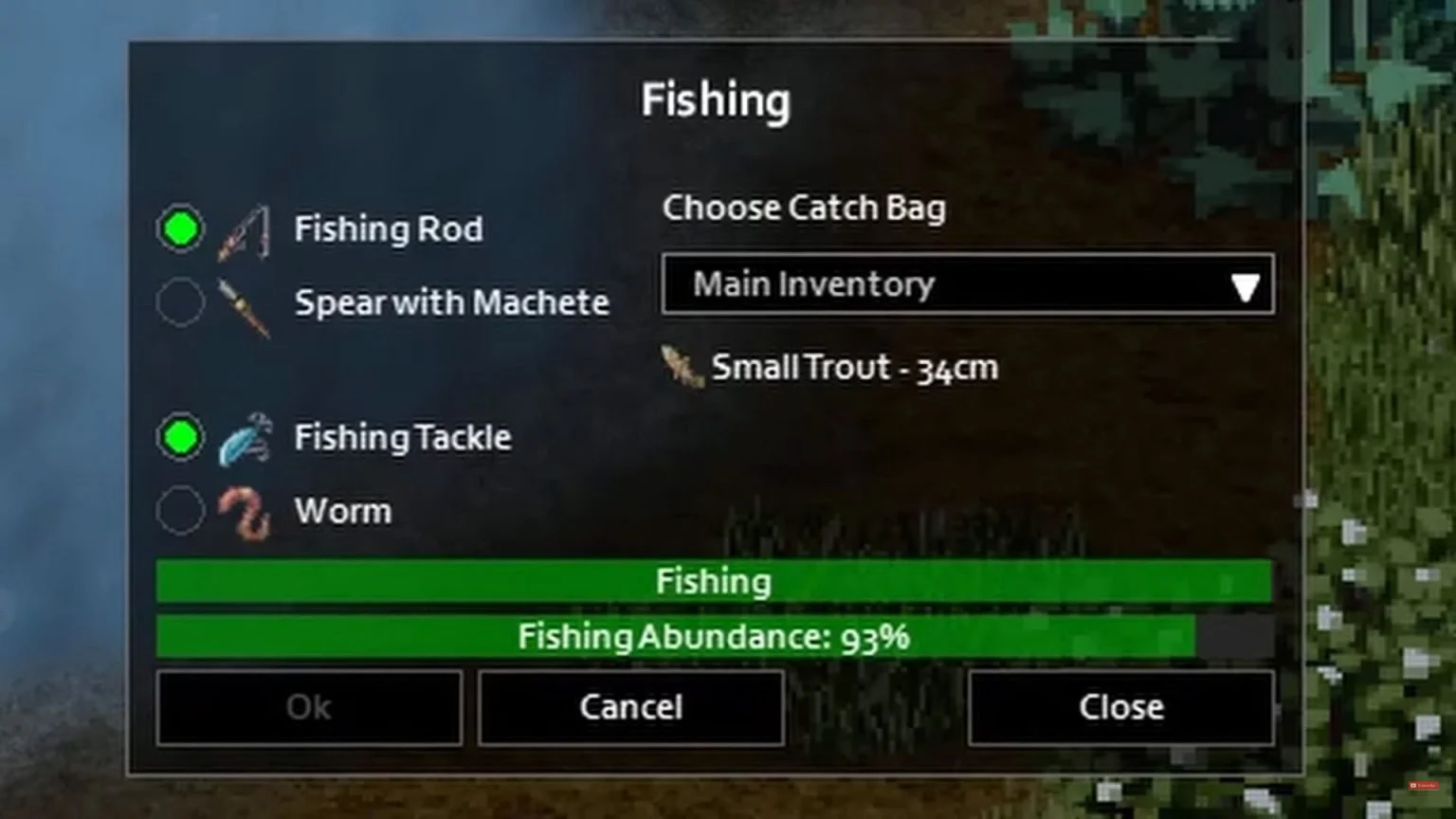The width and height of the screenshot is (1456, 819).
Task: Open the Choose Catch Bag dropdown
Action: click(967, 284)
